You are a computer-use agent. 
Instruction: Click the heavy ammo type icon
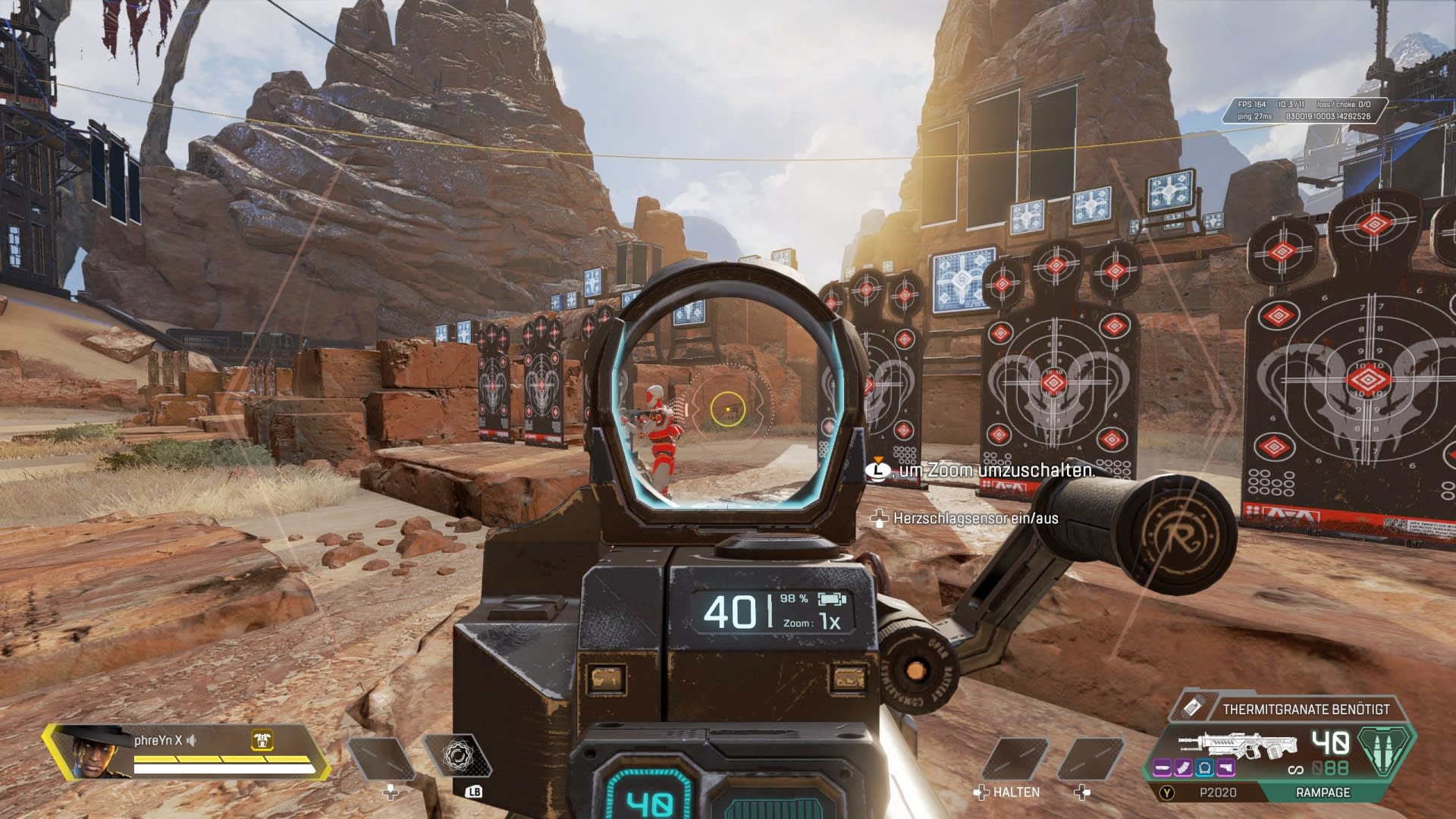tap(1385, 750)
